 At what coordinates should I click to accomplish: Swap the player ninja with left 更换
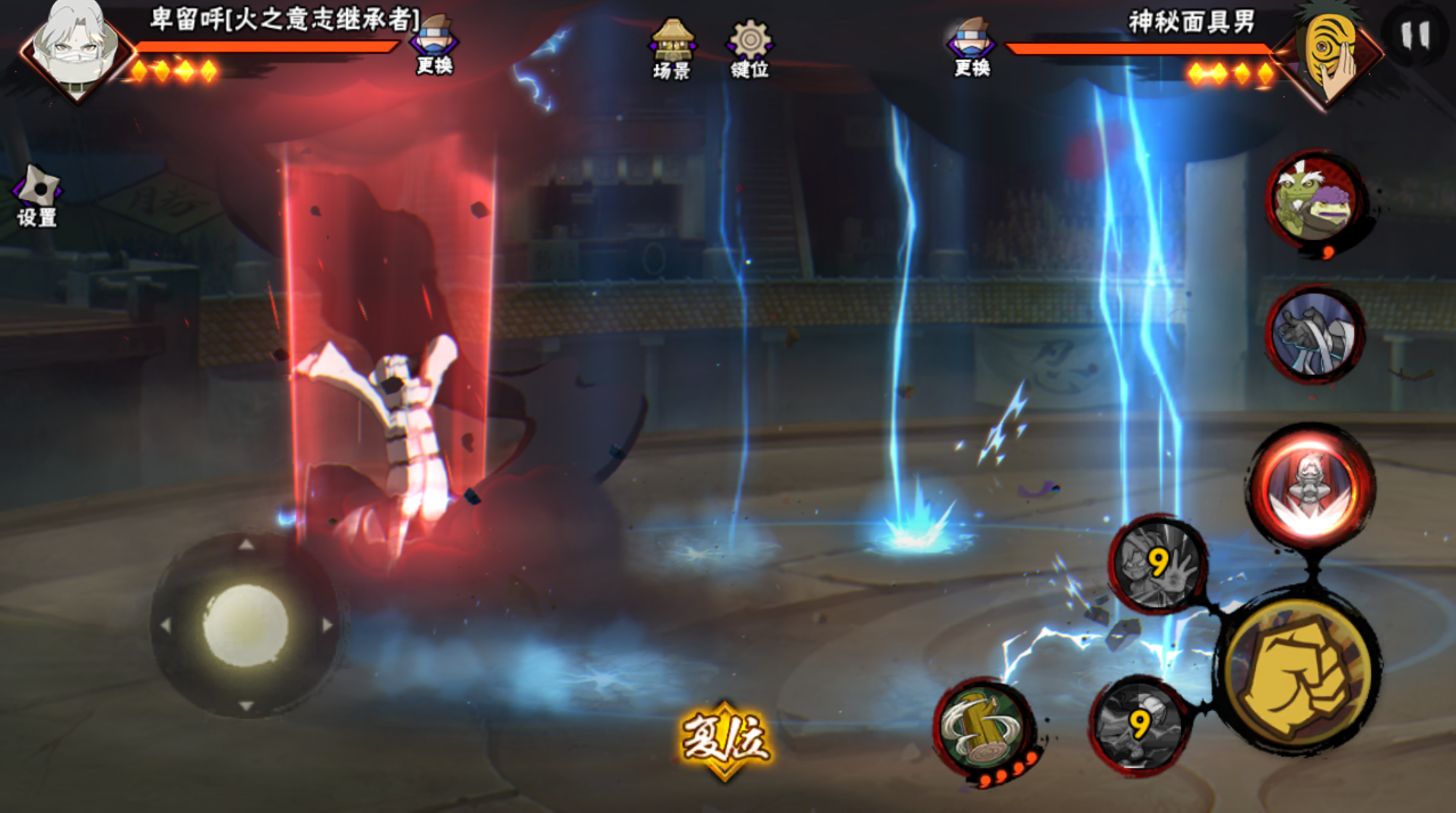coord(434,47)
